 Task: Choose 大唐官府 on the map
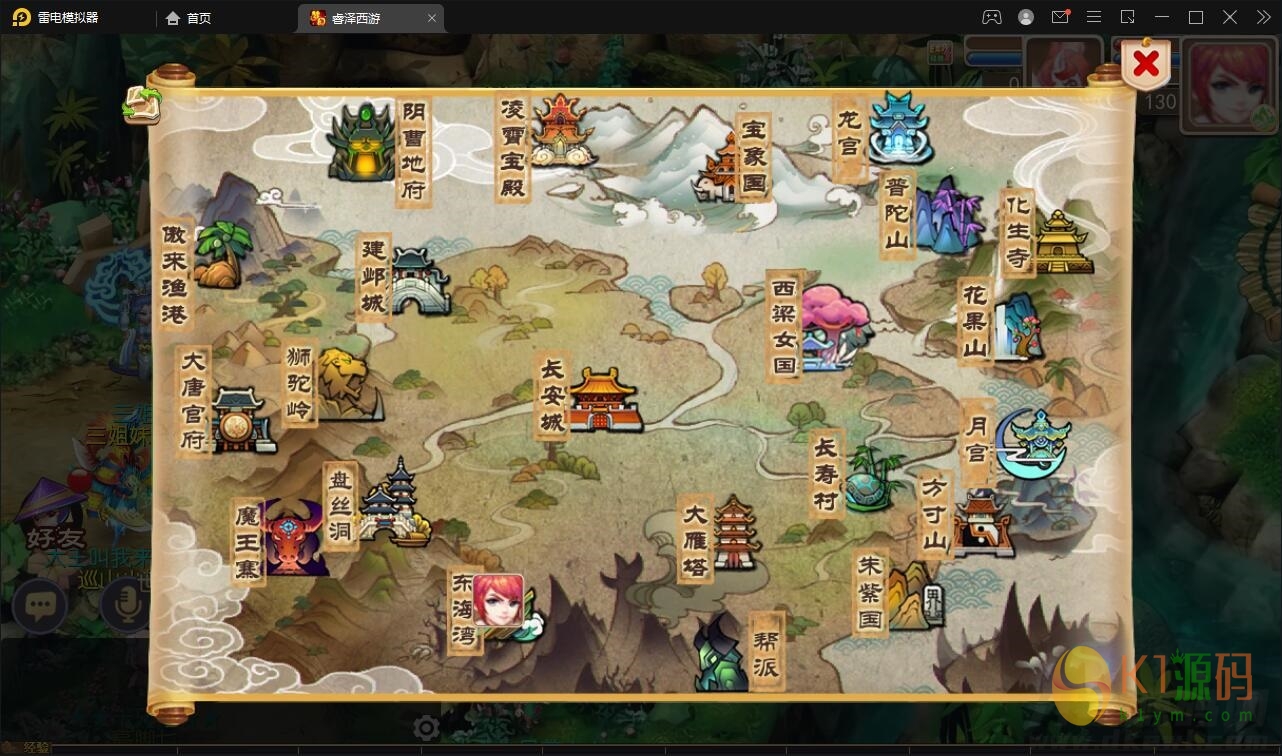coord(240,420)
